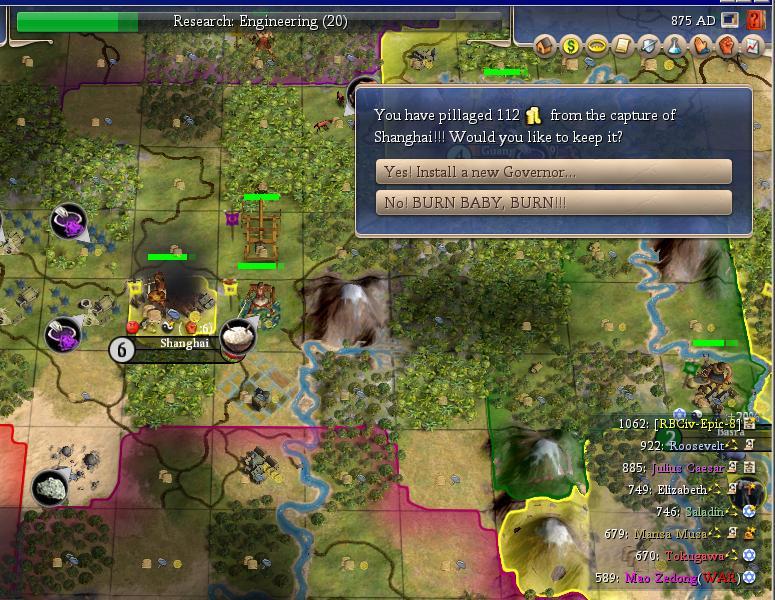Screen dimensions: 775x600
Task: Open the Research: Engineering progress bar
Action: pyautogui.click(x=245, y=21)
